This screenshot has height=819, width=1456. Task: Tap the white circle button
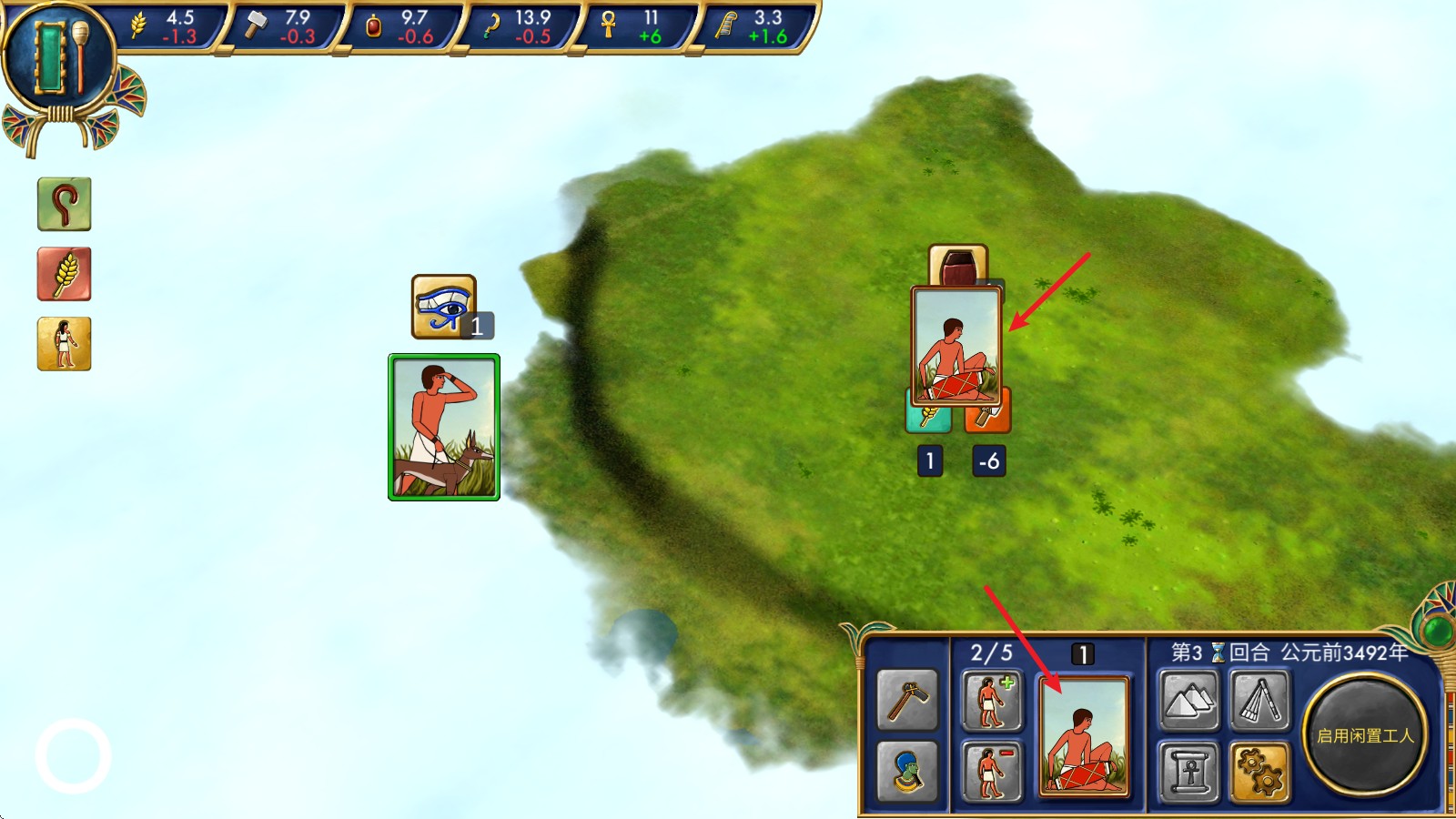[x=73, y=756]
